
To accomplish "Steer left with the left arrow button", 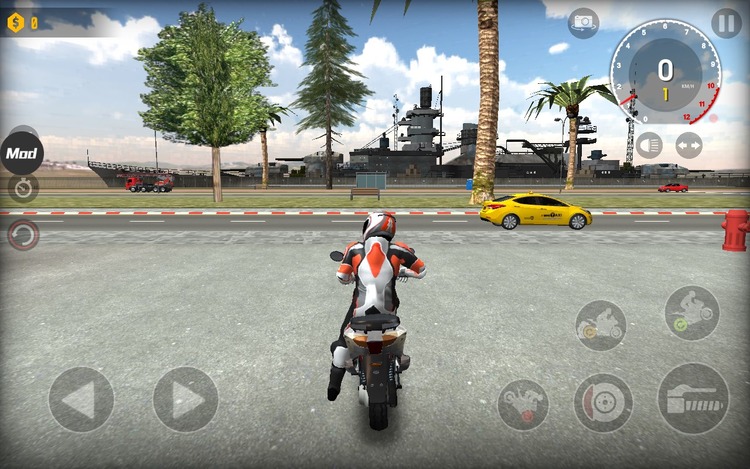I will click(81, 399).
